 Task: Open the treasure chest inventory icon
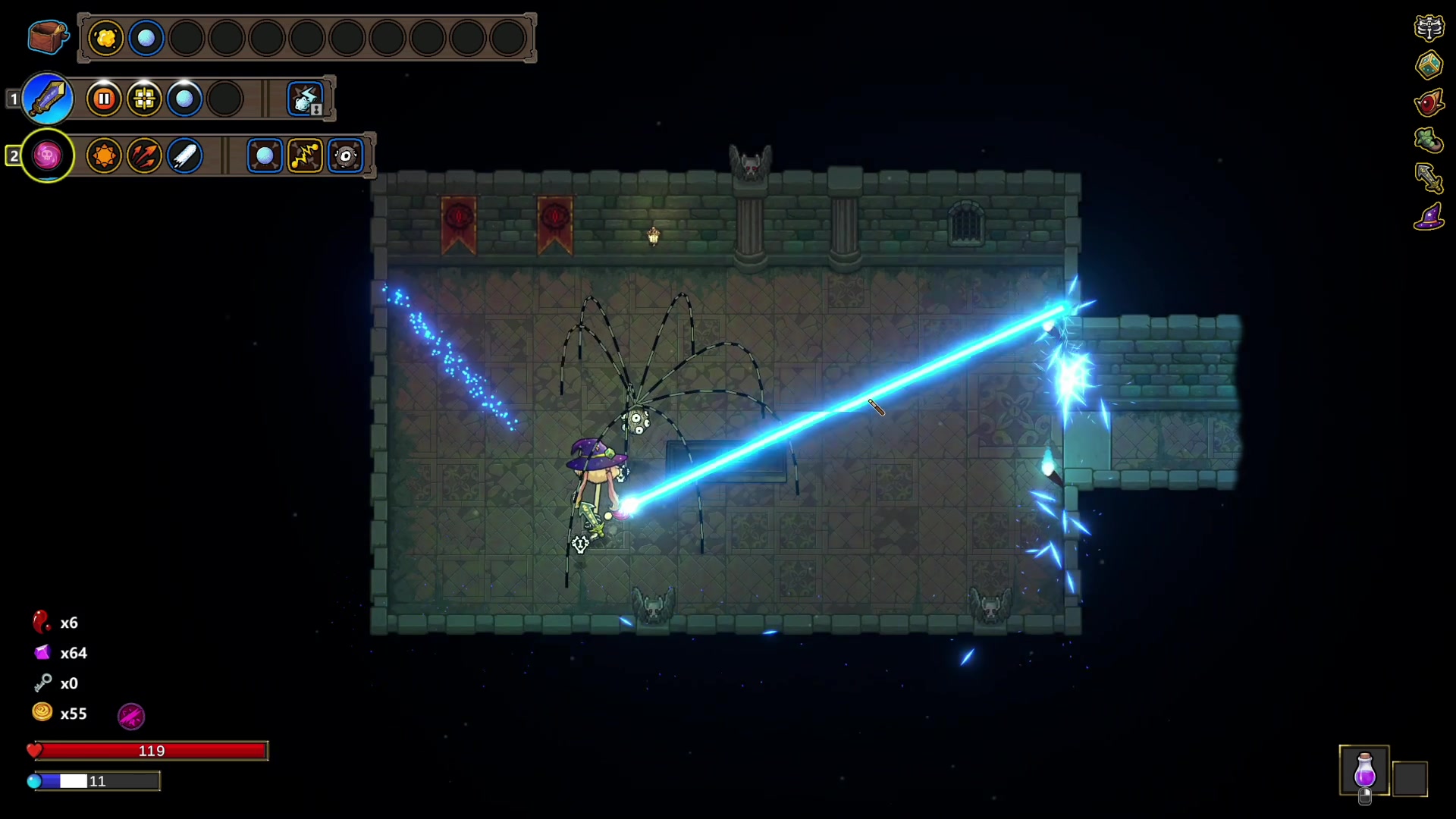coord(47,36)
